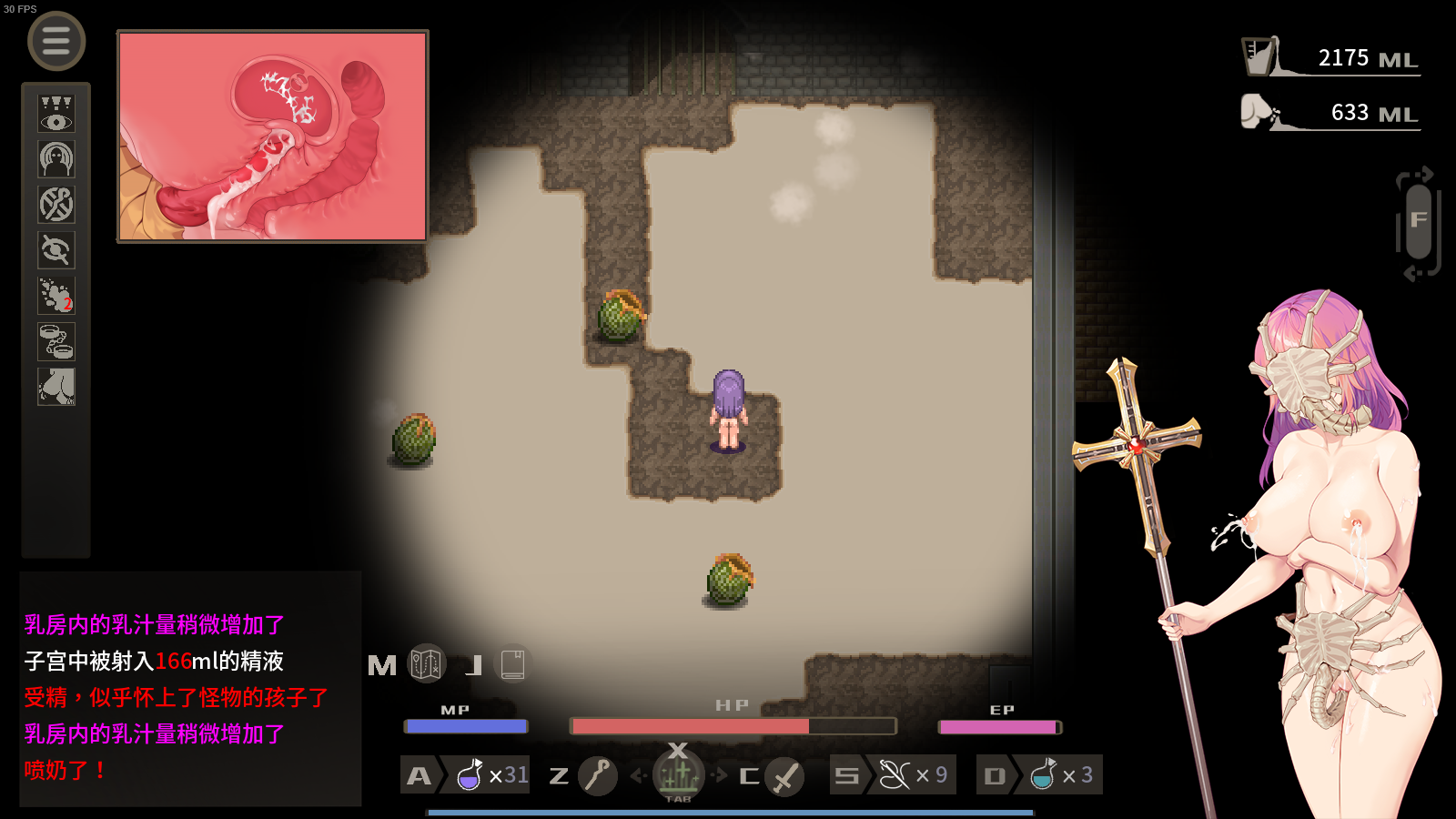Open the journal book icon
Screen dimensions: 1456x819
[512, 664]
